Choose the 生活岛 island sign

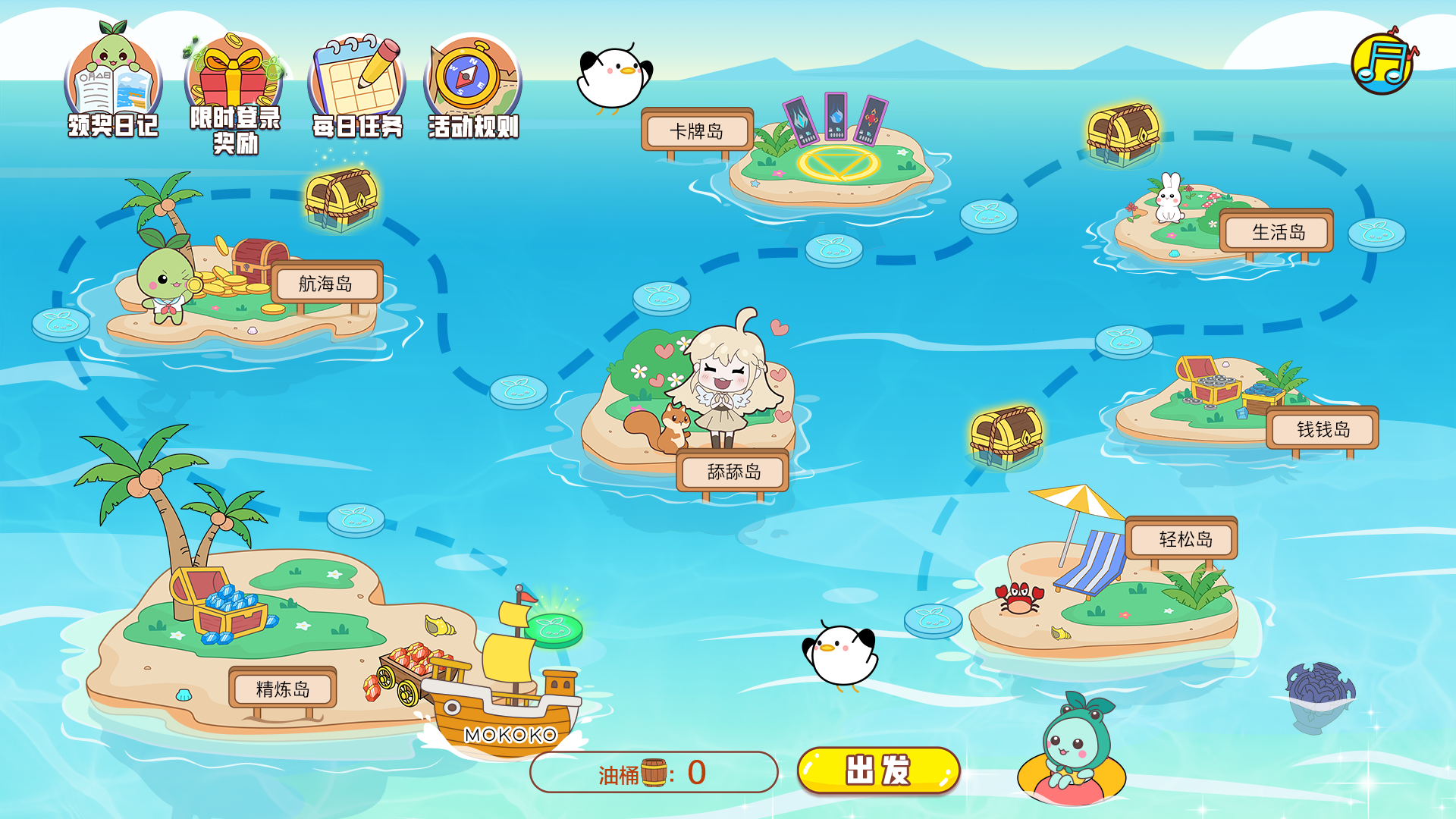[x=1279, y=232]
